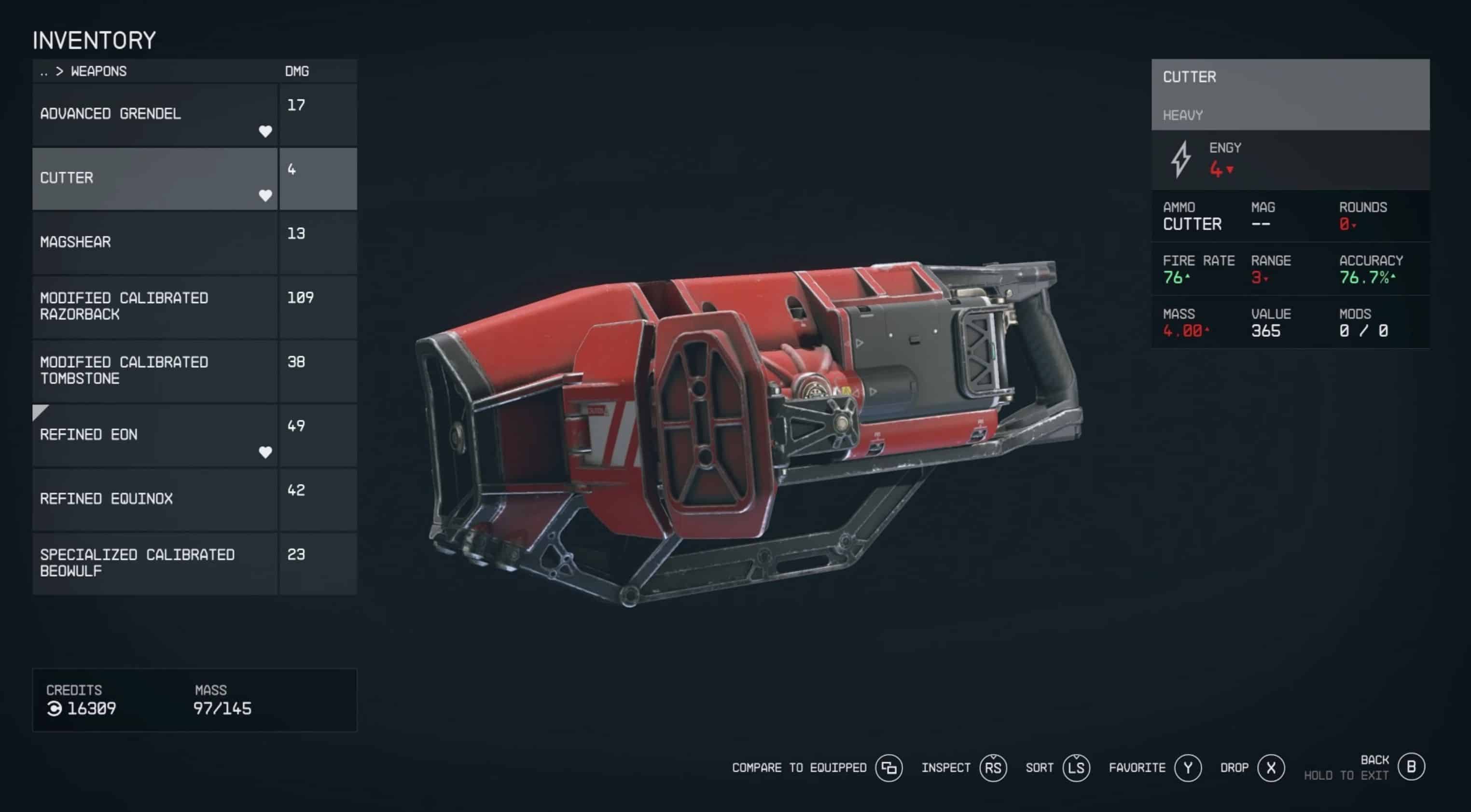
Task: Pick the Specialized Calibrated Beowulf
Action: tap(154, 563)
